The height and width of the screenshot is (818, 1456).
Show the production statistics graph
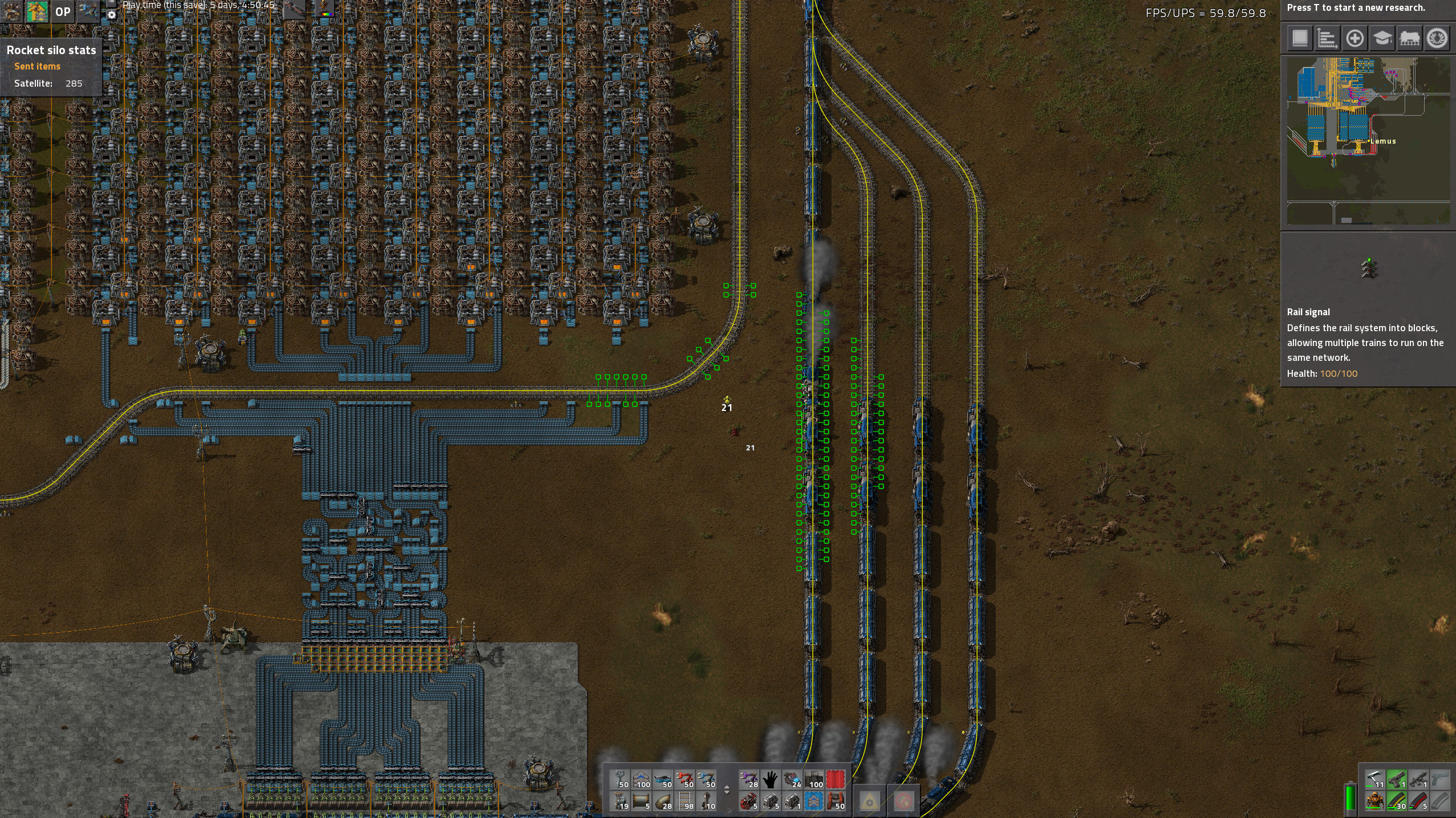(1327, 39)
